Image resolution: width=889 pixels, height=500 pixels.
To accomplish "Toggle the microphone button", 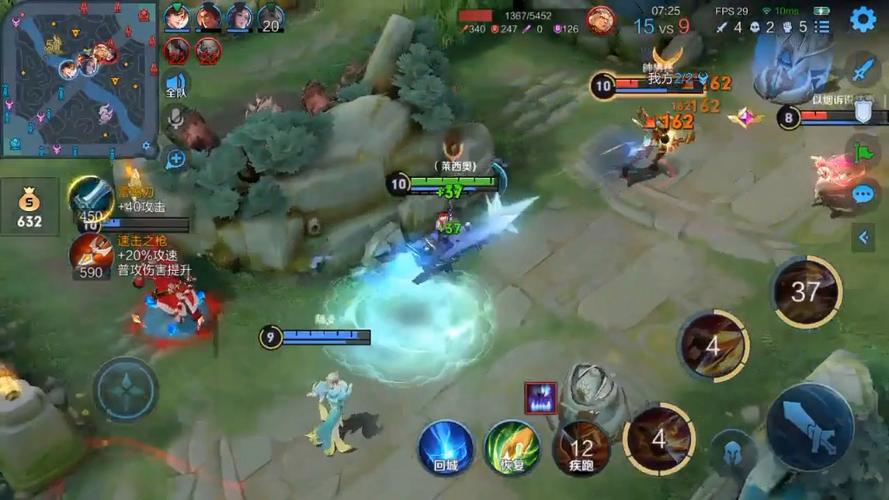I will (x=176, y=120).
